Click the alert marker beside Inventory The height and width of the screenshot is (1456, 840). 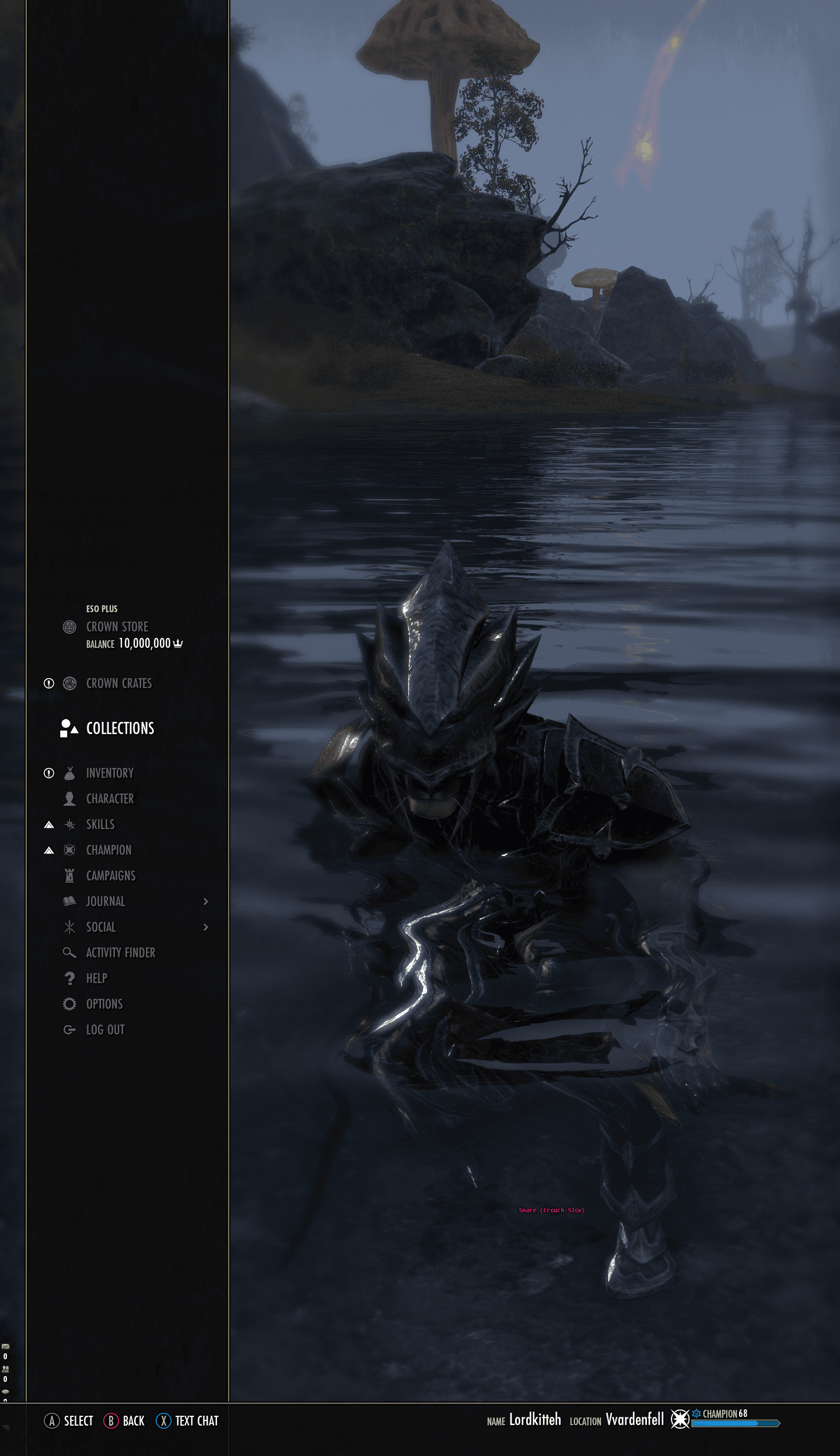point(48,772)
